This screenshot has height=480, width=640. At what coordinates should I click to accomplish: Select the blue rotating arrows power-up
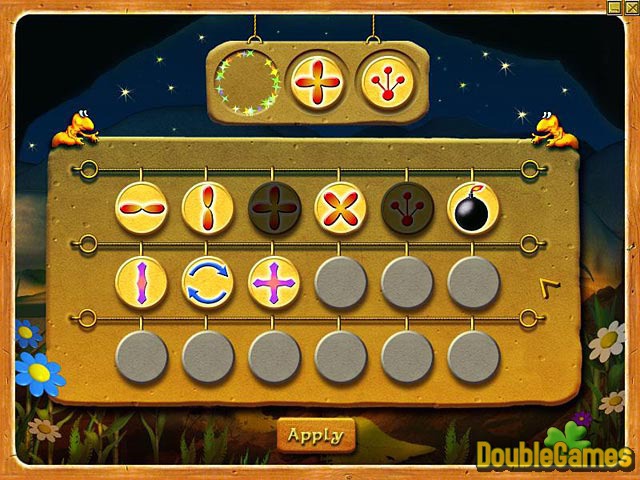click(x=207, y=282)
